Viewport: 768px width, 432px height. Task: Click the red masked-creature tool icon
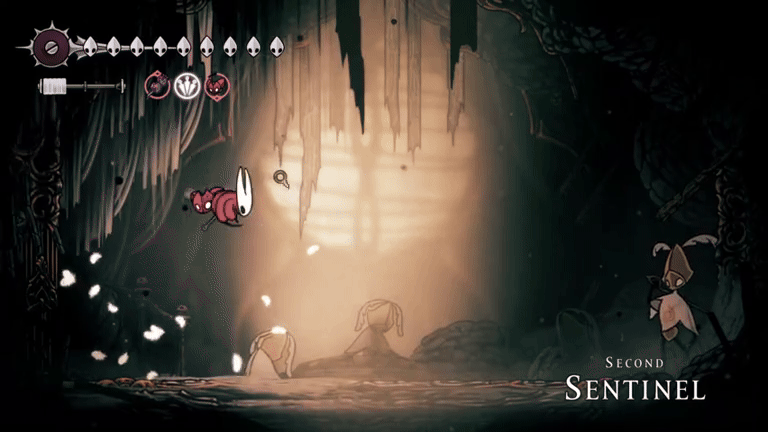216,87
